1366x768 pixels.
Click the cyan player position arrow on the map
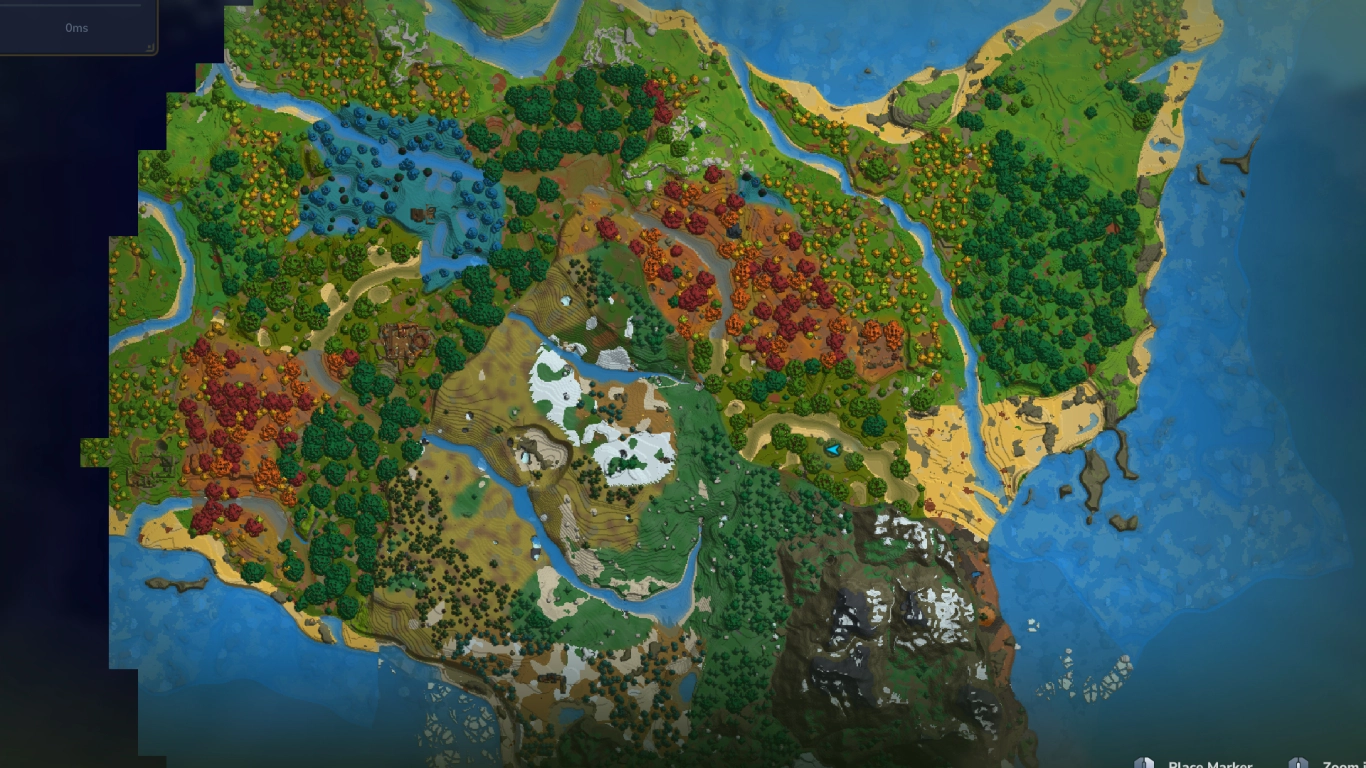point(835,452)
